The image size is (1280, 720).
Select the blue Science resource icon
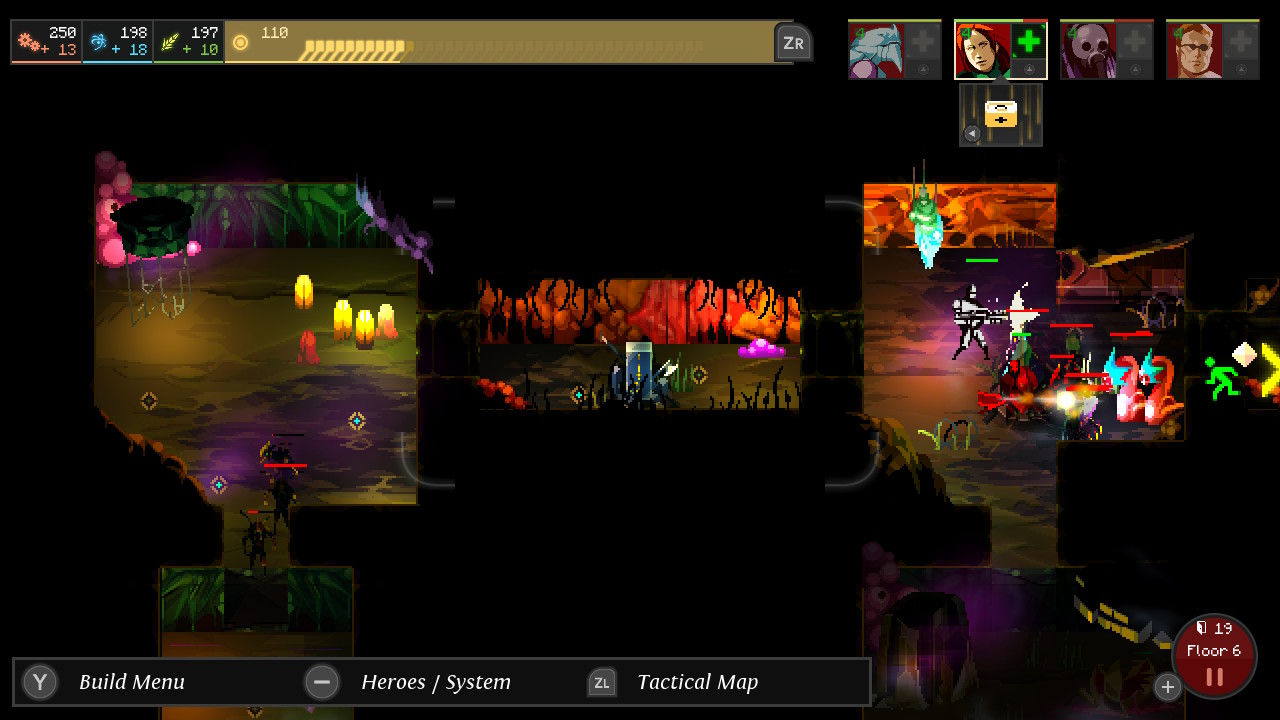97,42
